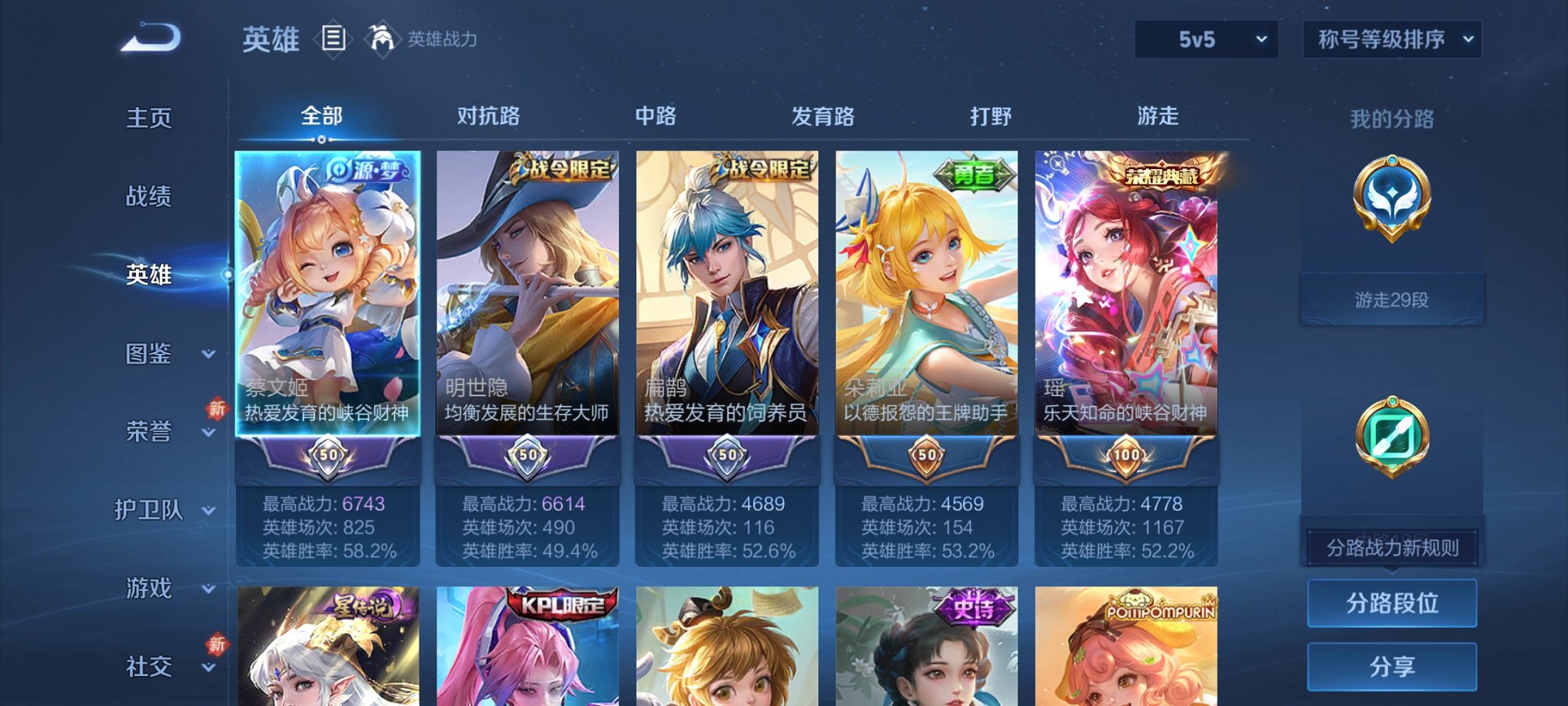Screen dimensions: 1568x706
Task: Click the 分路段位 button
Action: (1391, 604)
